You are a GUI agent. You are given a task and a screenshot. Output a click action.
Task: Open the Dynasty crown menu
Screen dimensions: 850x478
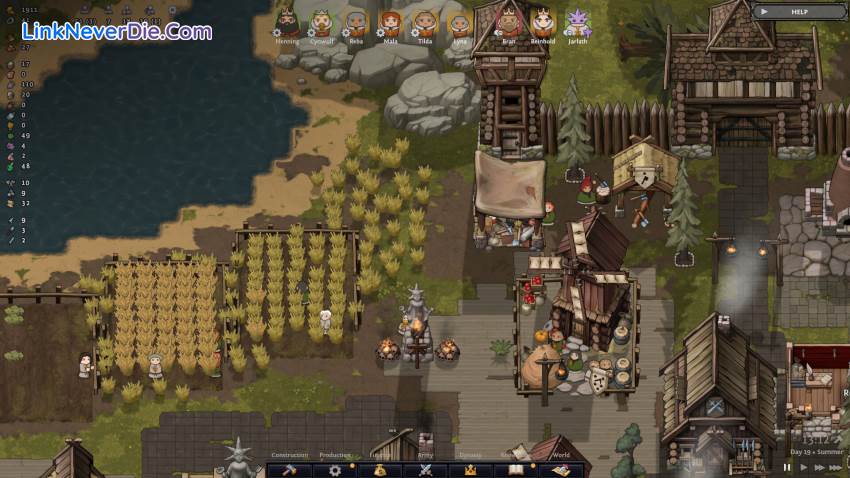[x=470, y=469]
